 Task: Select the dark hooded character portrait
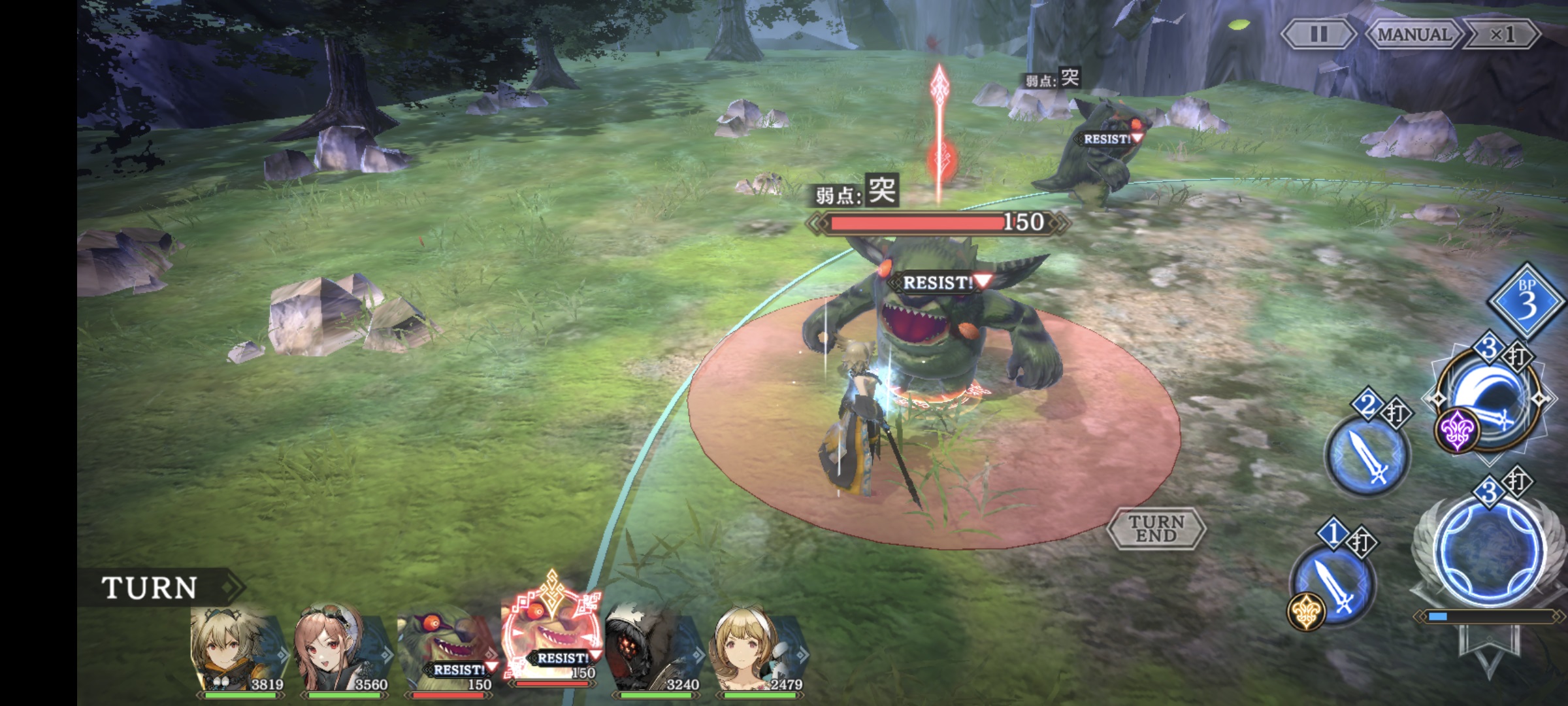point(651,650)
